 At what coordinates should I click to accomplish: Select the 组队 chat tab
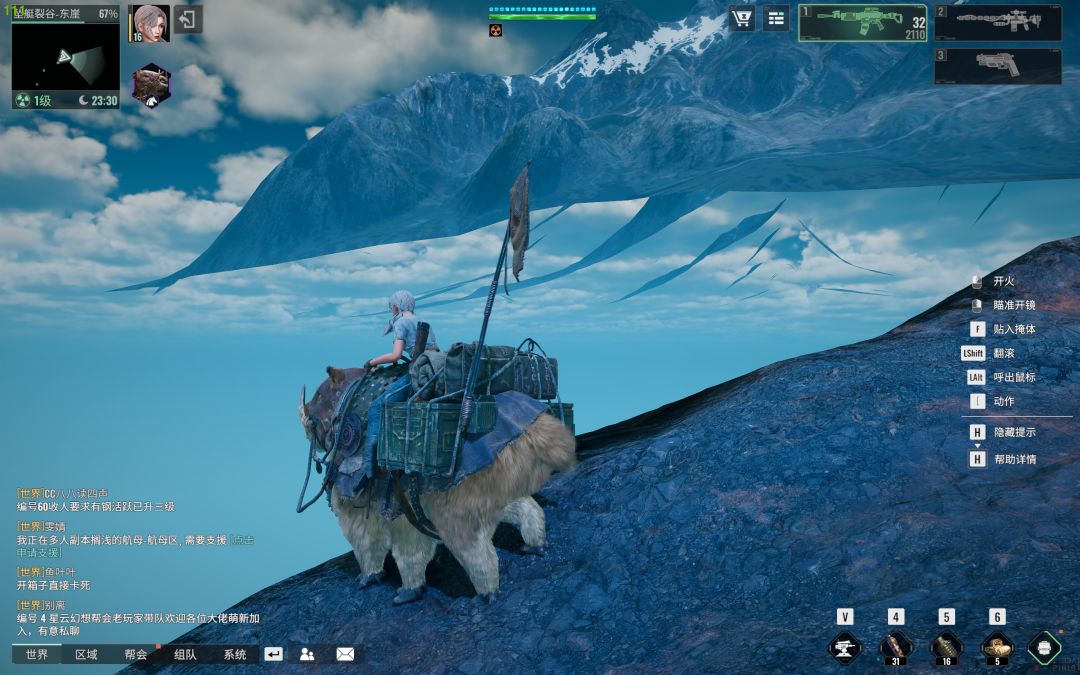[185, 655]
